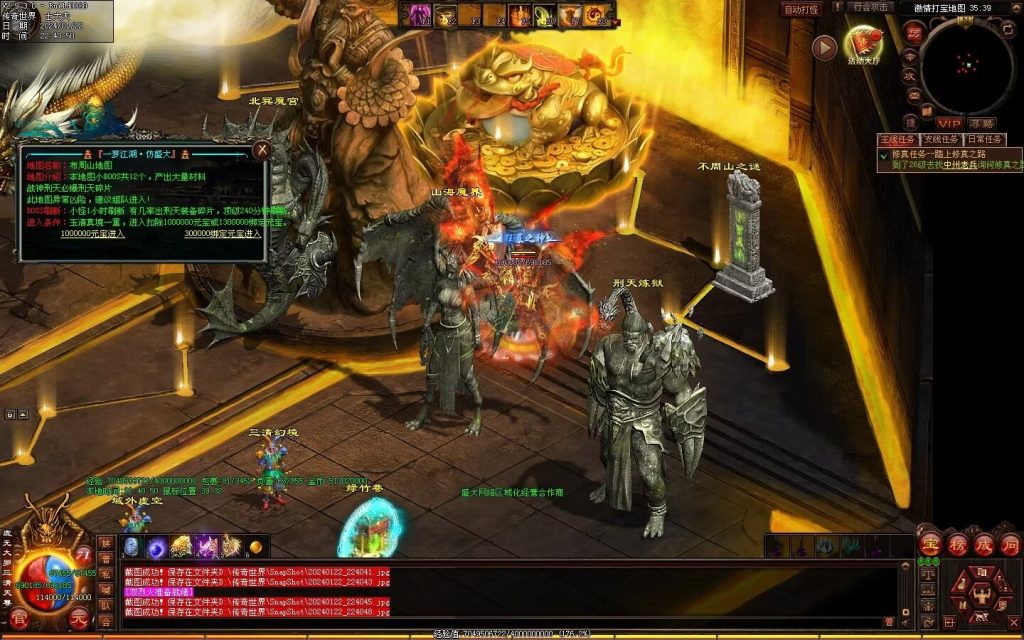This screenshot has height=640, width=1024.
Task: Open the 活动大厅 activity hall icon
Action: click(862, 42)
